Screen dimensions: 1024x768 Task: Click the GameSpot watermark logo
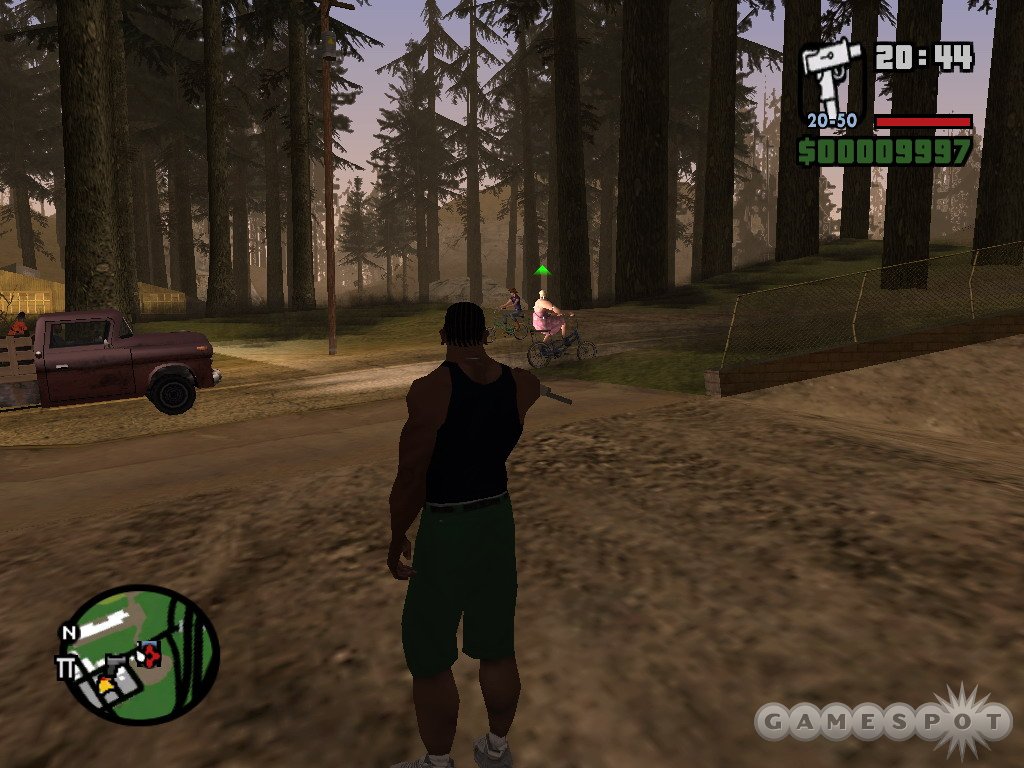pyautogui.click(x=882, y=721)
